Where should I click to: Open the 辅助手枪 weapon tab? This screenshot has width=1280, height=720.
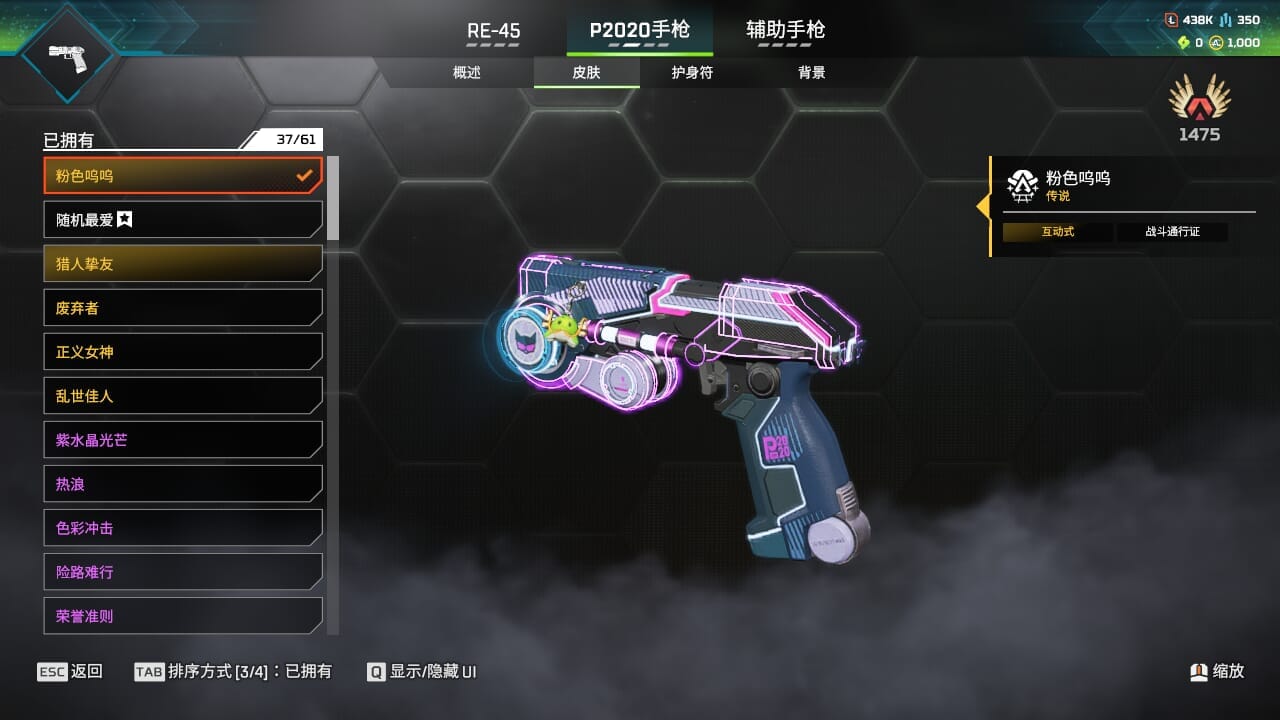tap(785, 30)
